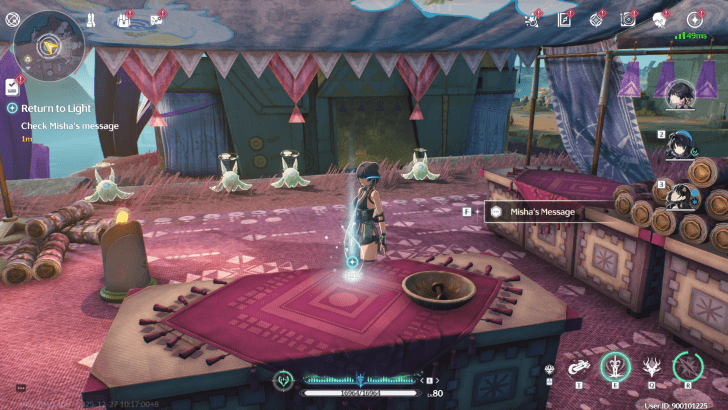Open the hand-shaped event icon

click(x=124, y=19)
